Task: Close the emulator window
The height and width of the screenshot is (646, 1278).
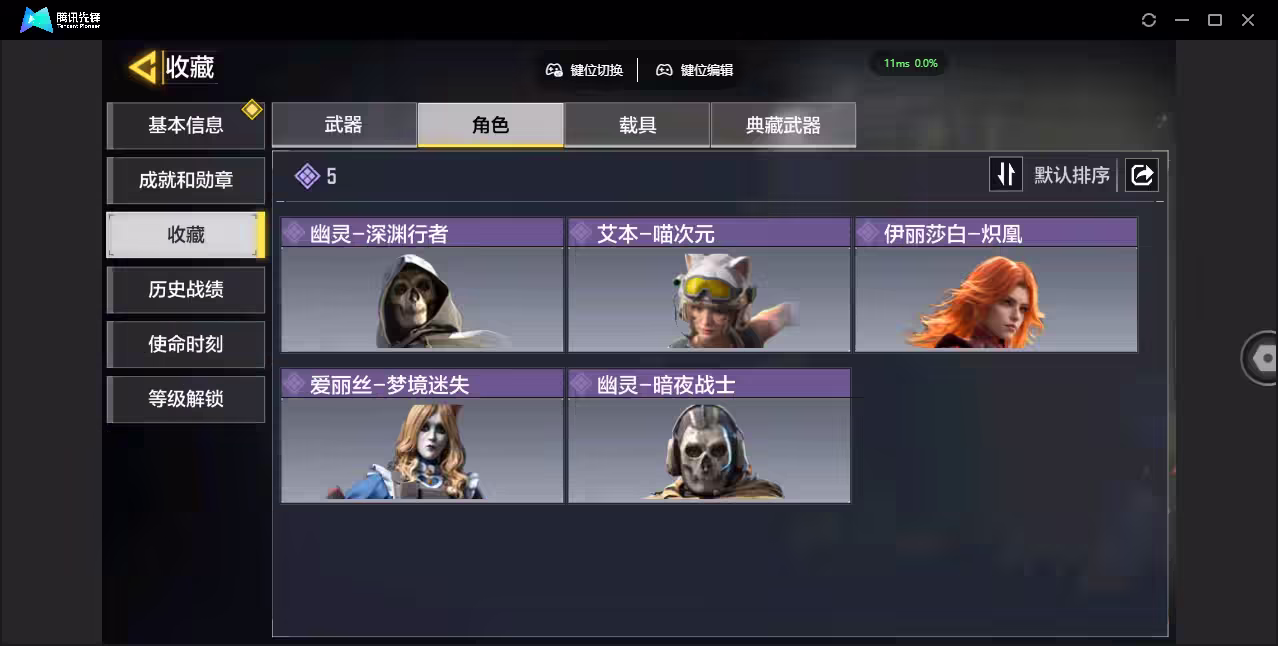Action: pyautogui.click(x=1248, y=20)
